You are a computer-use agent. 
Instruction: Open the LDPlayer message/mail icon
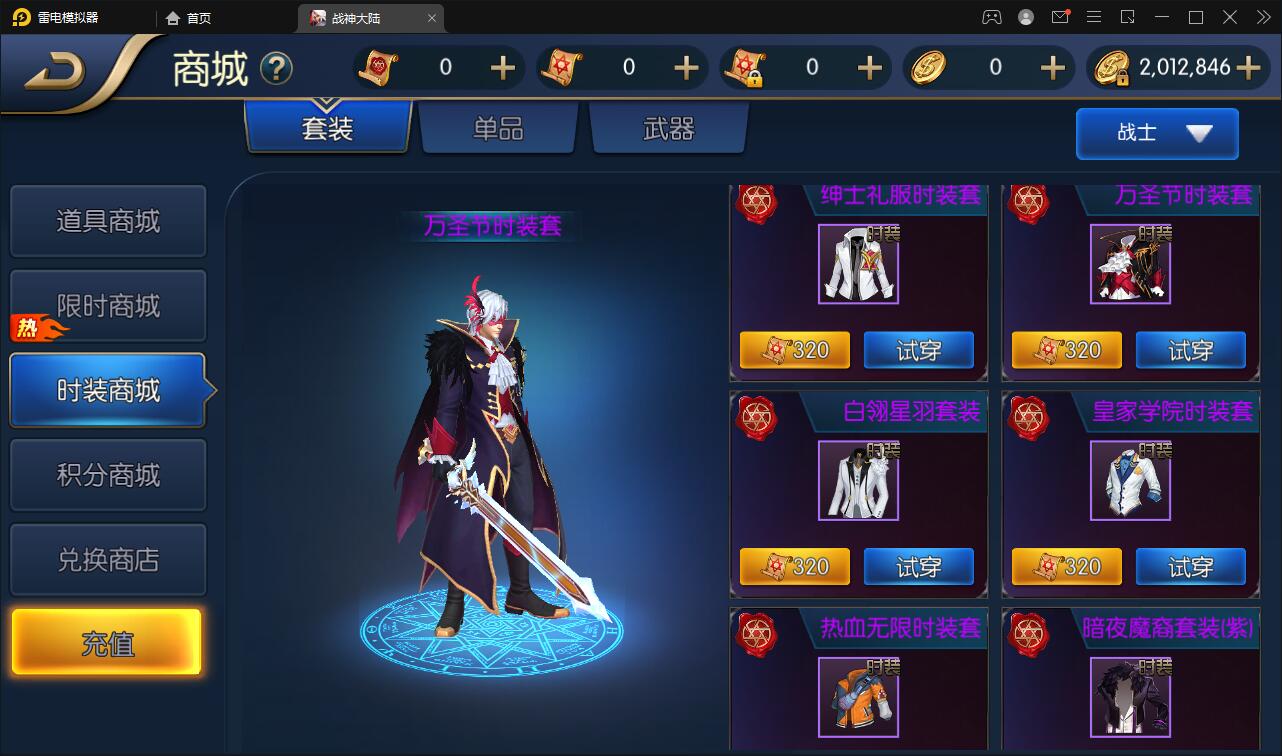1060,17
